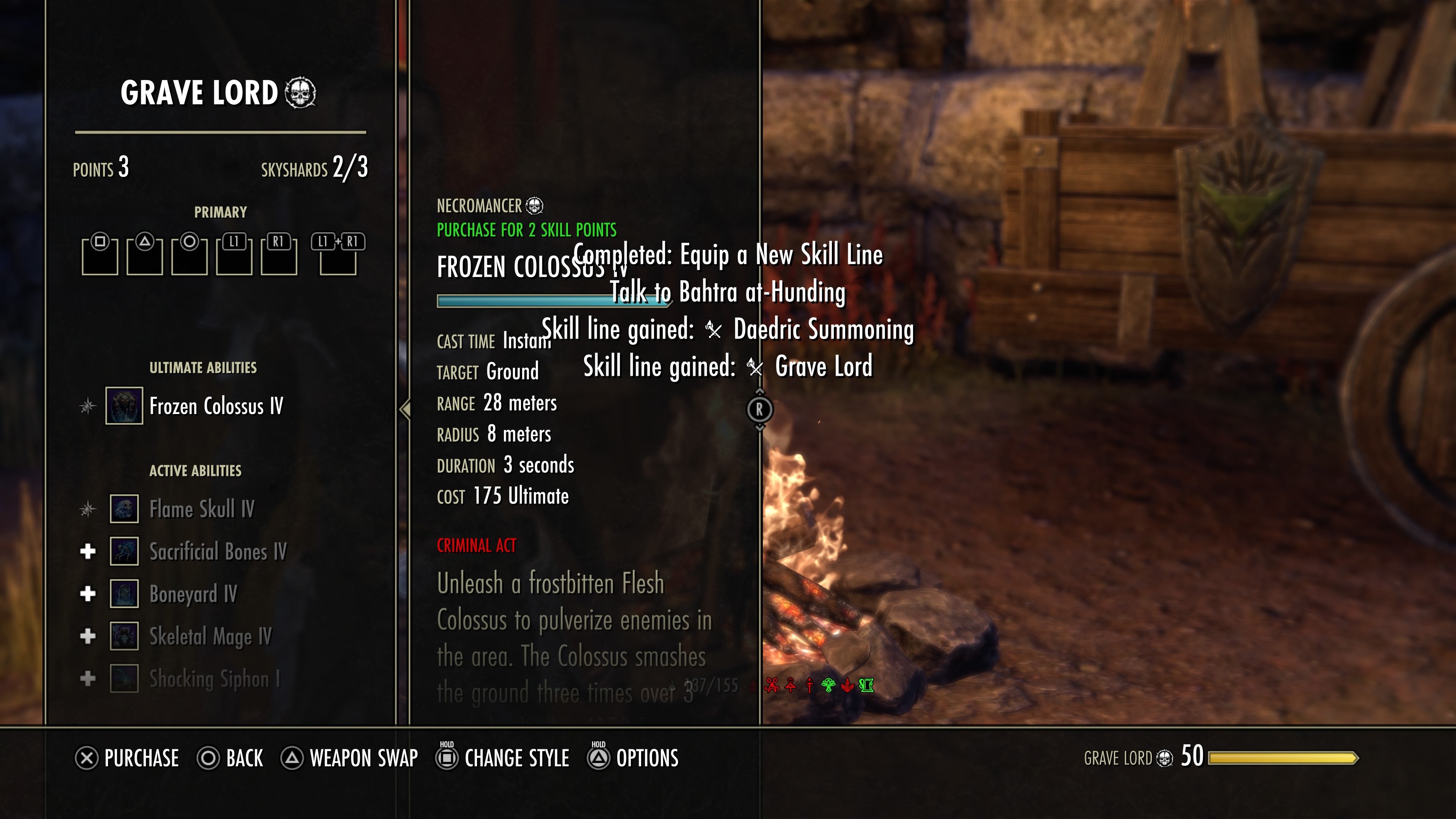The width and height of the screenshot is (1456, 819).
Task: Select Sacrificial Bones IV in the list
Action: point(218,552)
